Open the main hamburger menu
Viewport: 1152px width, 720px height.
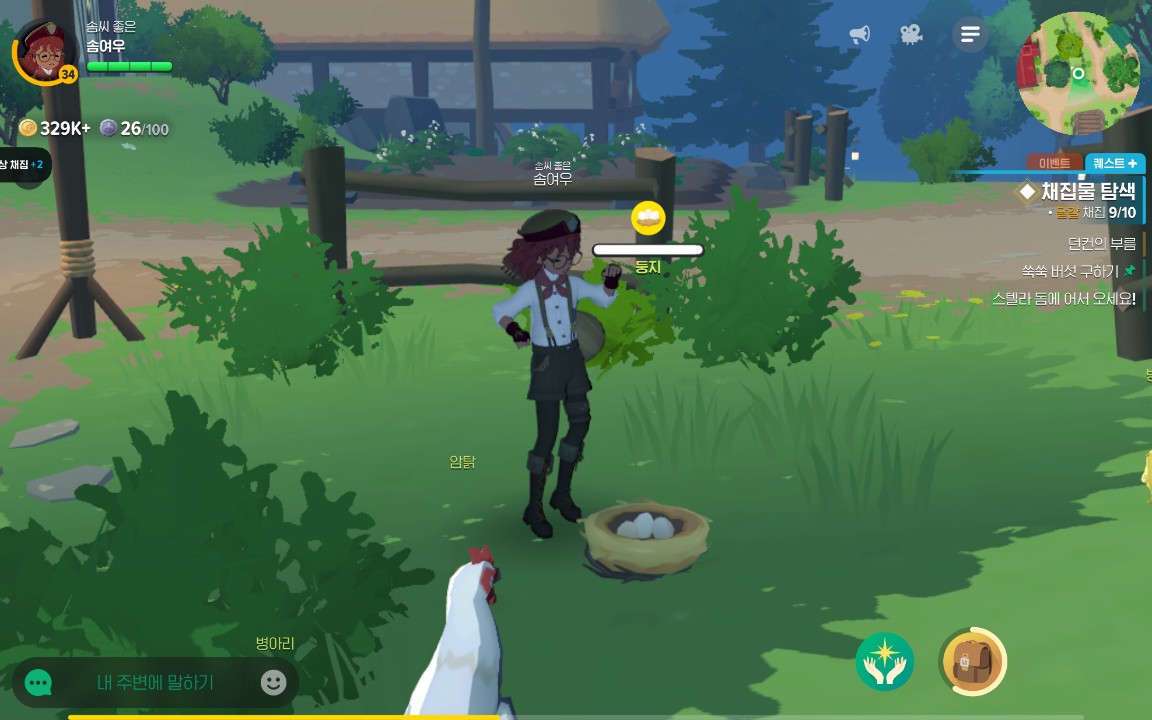click(969, 35)
